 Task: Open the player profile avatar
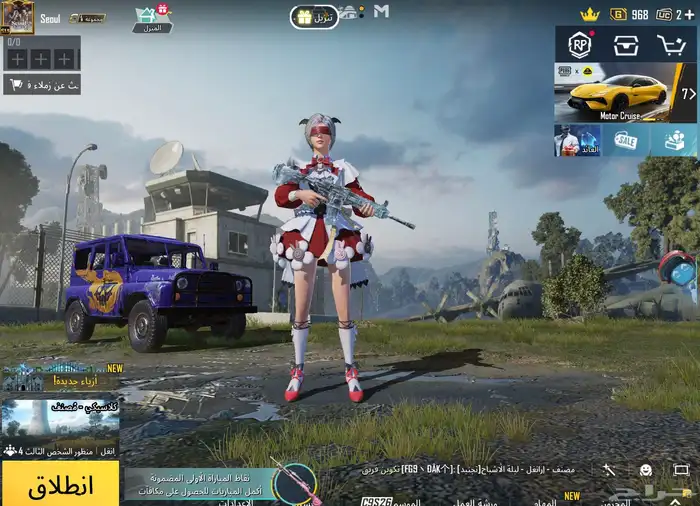tap(18, 16)
